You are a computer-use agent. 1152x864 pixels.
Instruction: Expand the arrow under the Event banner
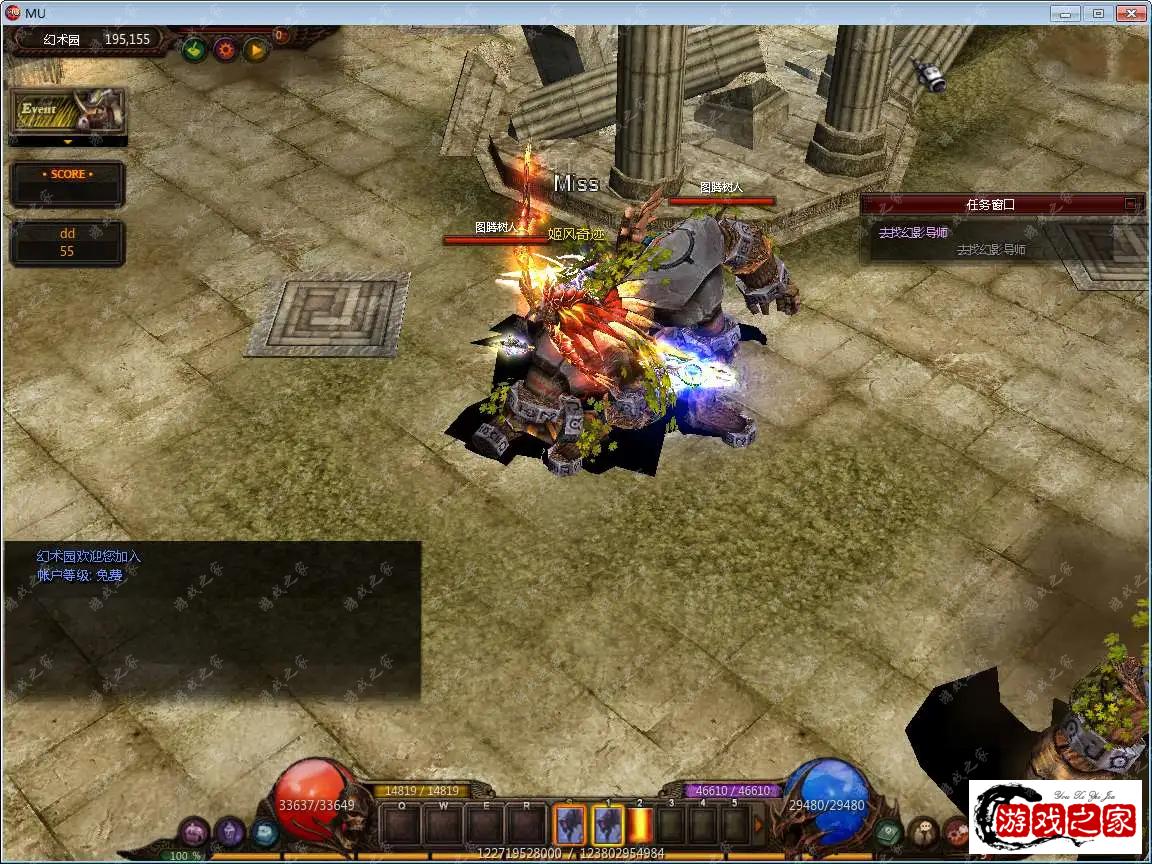coord(68,142)
